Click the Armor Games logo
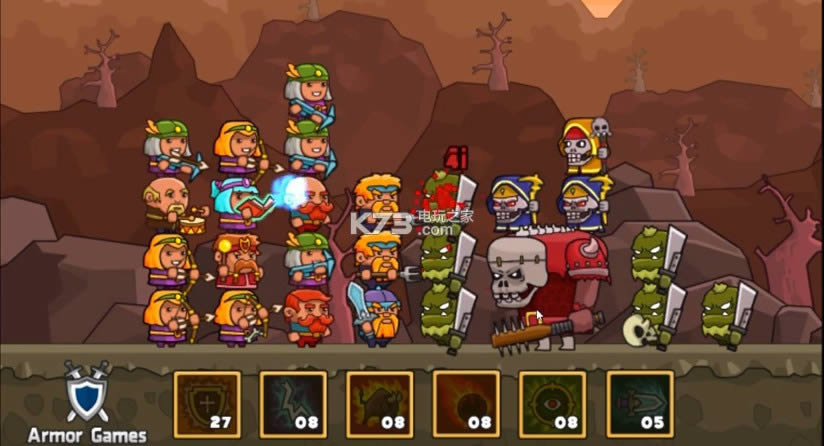The image size is (824, 446). pyautogui.click(x=86, y=404)
